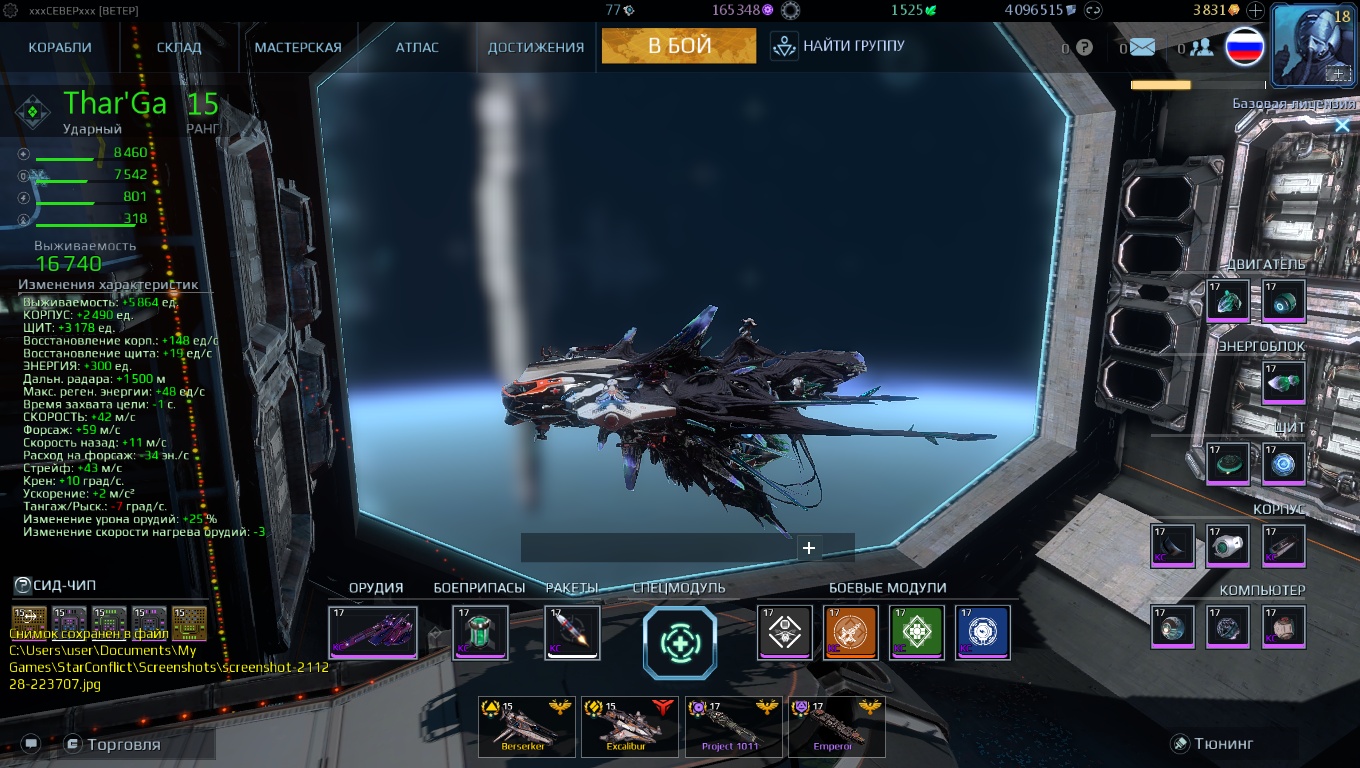Click the green ammunition canister slot
Screen dimensions: 1360x768
480,632
